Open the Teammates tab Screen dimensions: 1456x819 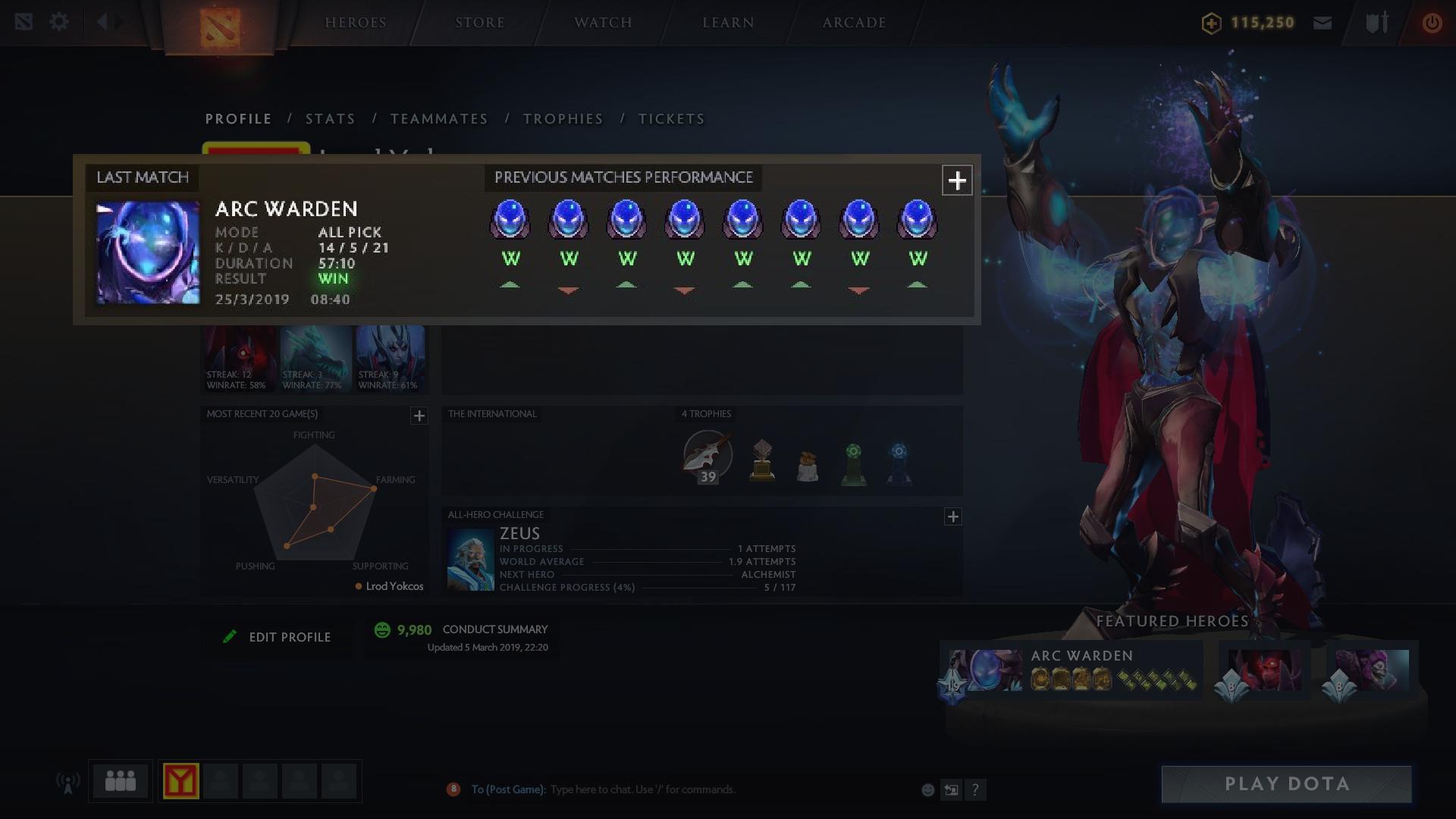439,119
